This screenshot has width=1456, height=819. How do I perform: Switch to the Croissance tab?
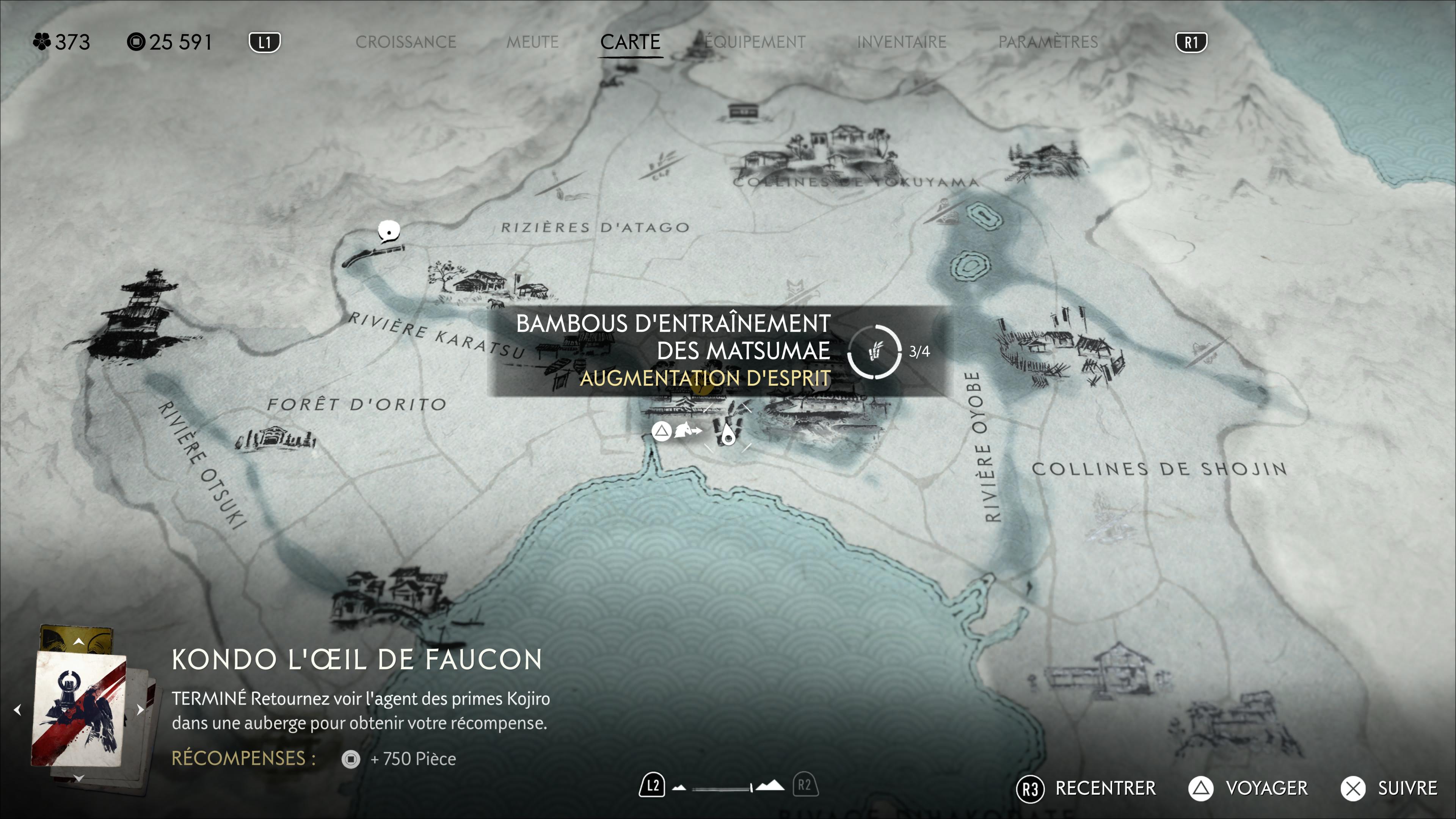click(405, 42)
